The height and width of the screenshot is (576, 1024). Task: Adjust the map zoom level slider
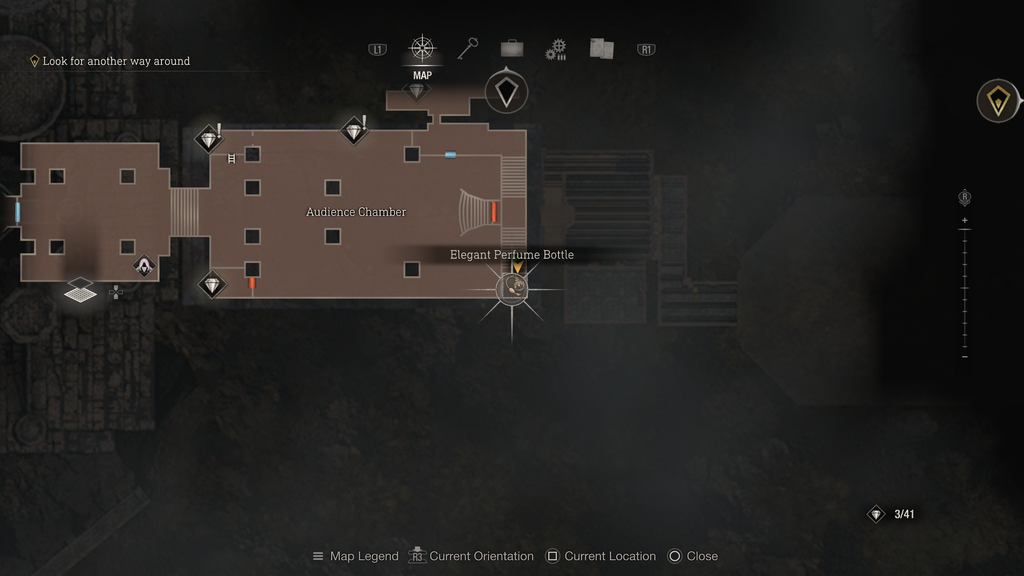point(964,288)
